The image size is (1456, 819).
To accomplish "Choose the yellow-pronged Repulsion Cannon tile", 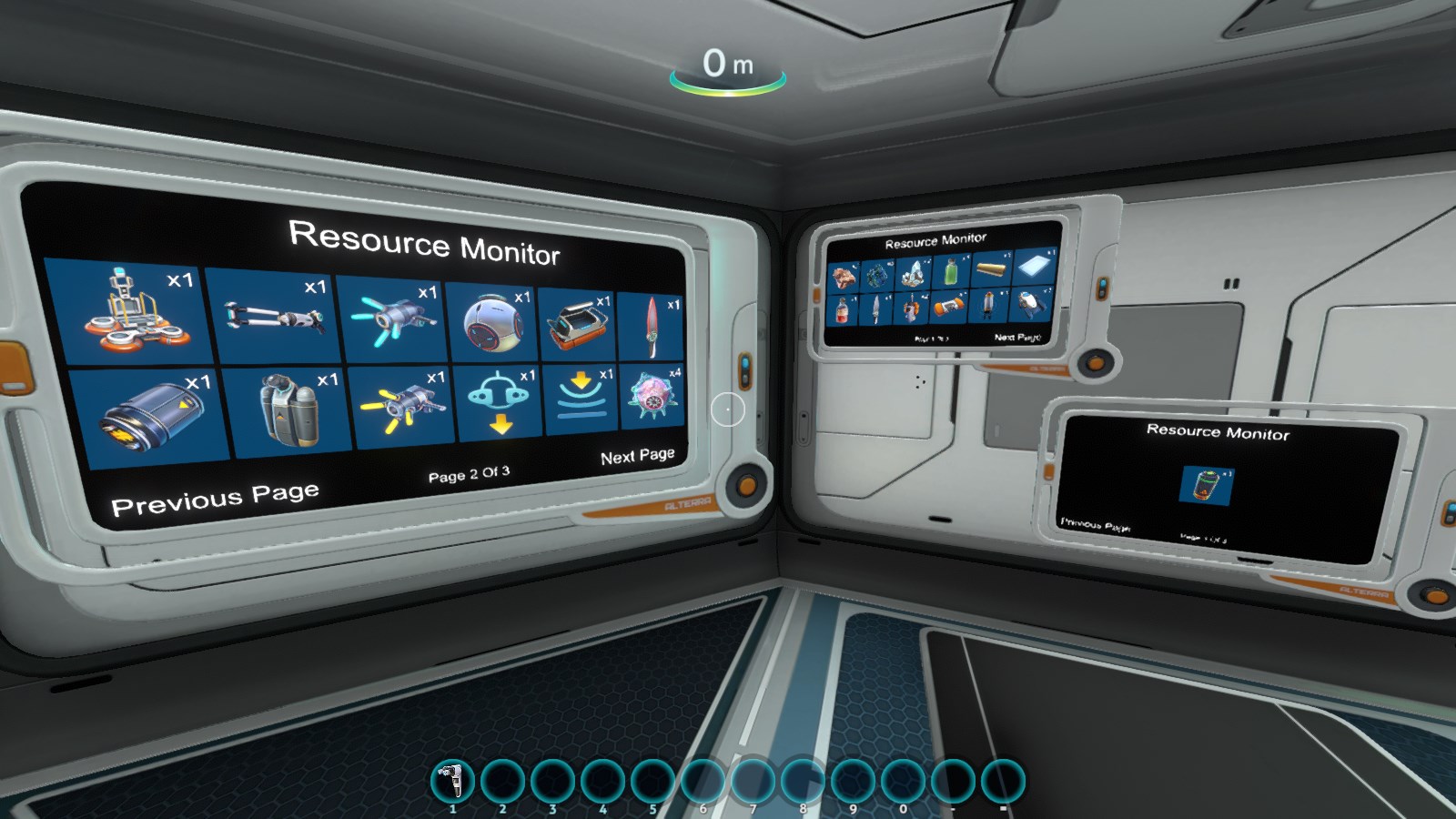I will pyautogui.click(x=401, y=406).
